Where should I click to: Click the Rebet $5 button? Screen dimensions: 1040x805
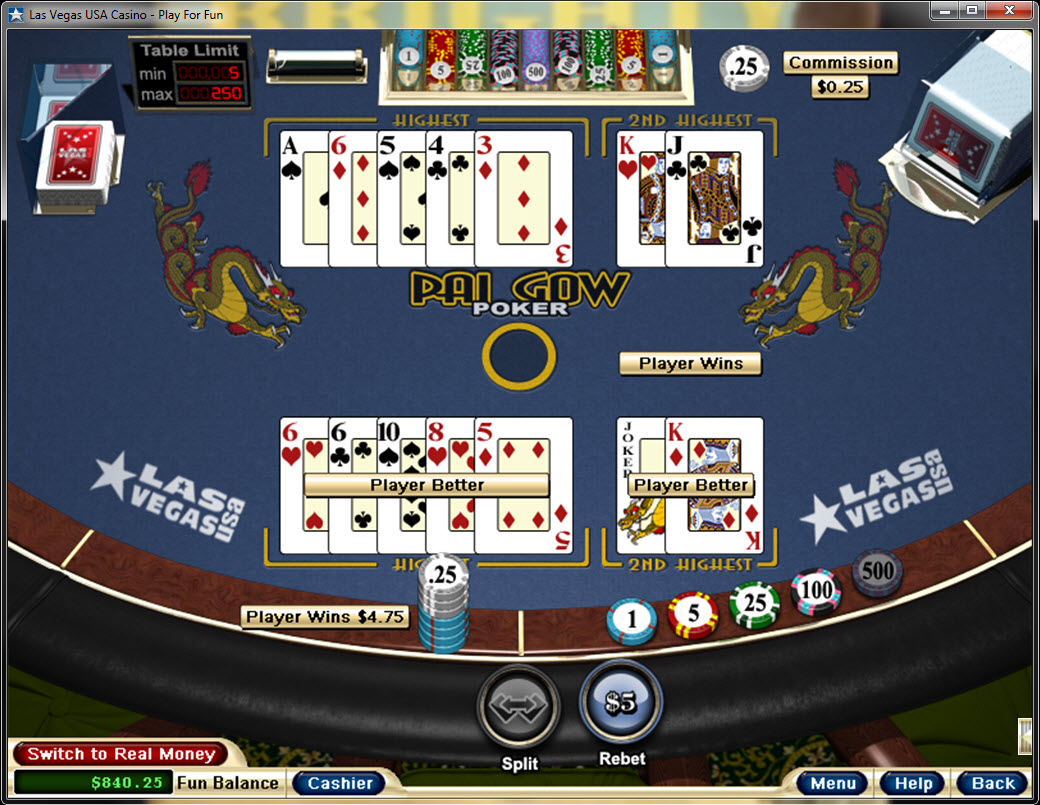(x=621, y=702)
